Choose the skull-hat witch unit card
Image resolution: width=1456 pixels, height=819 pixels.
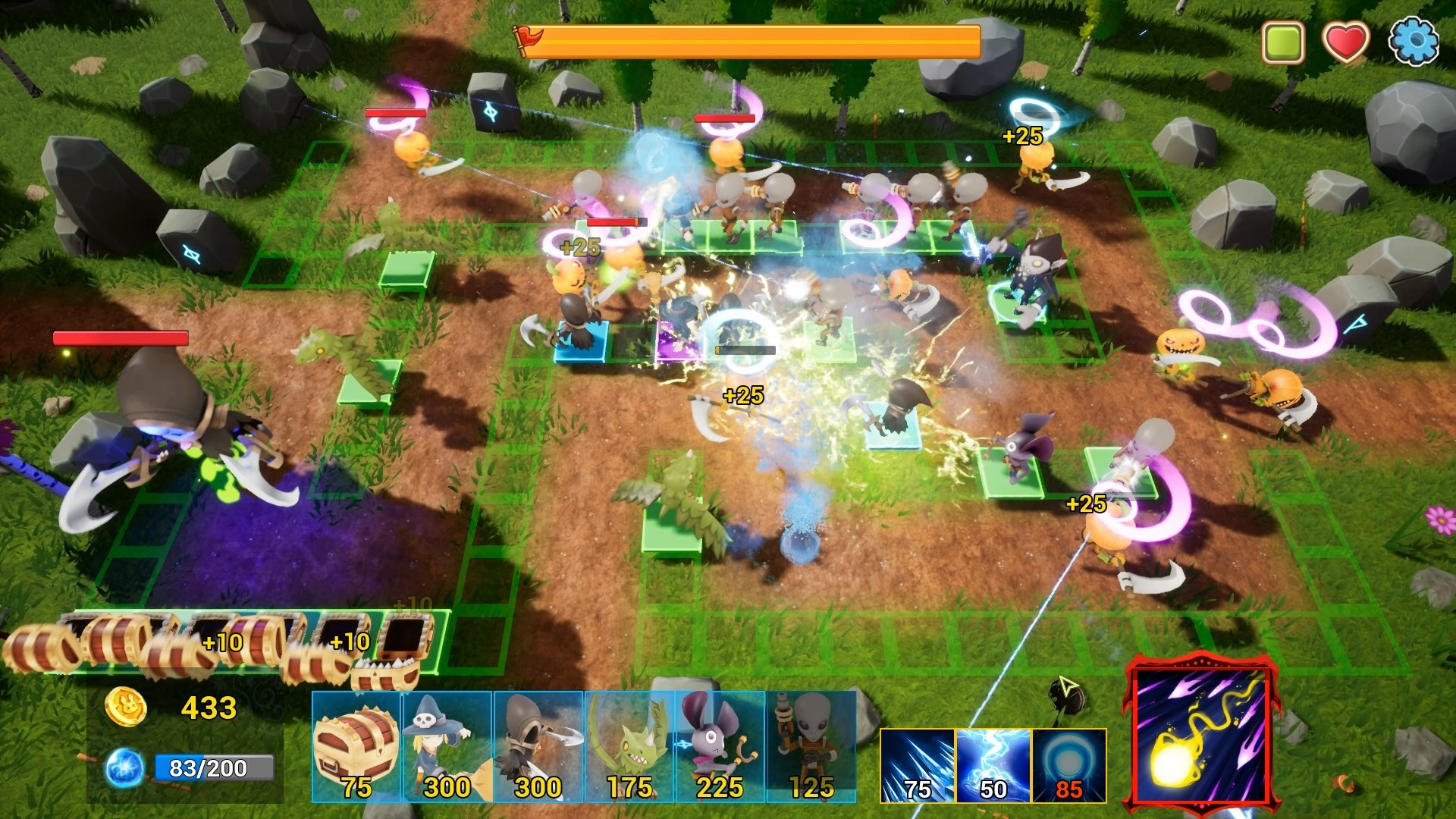pos(447,746)
